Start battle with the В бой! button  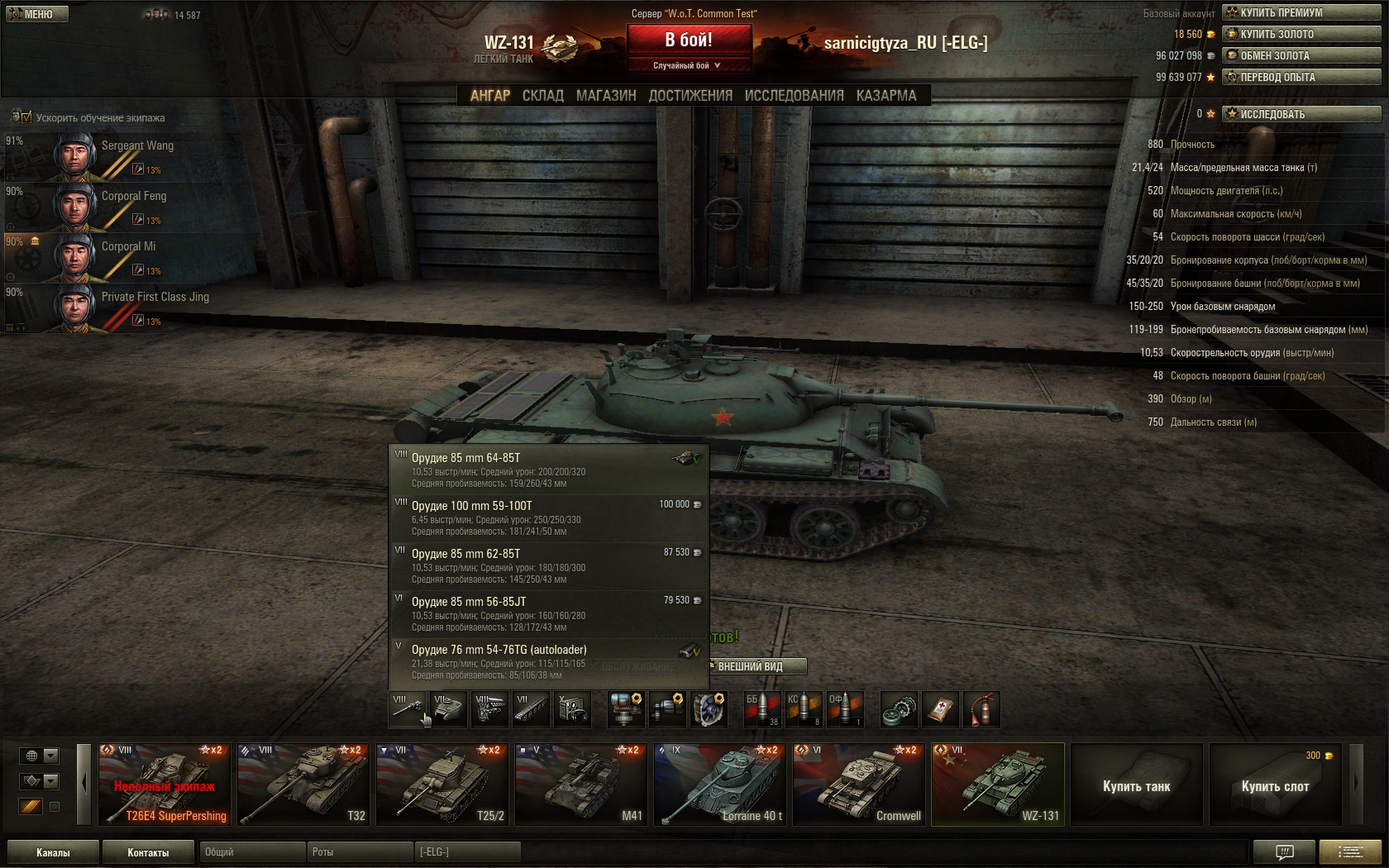689,40
